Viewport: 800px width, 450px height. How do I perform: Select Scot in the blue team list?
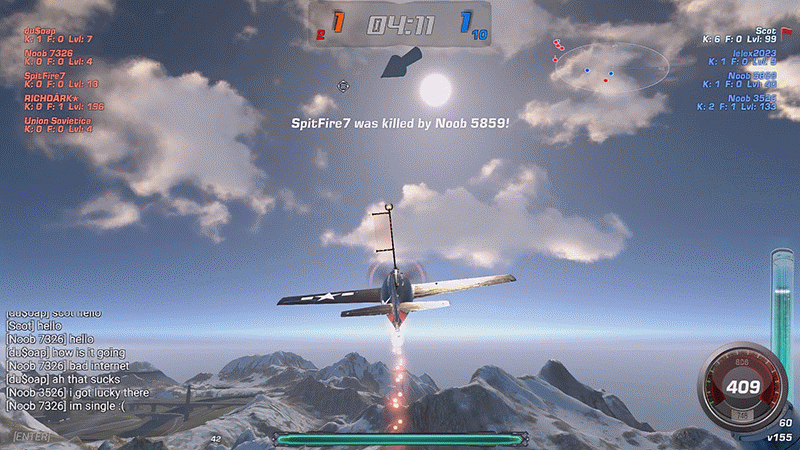[x=766, y=31]
